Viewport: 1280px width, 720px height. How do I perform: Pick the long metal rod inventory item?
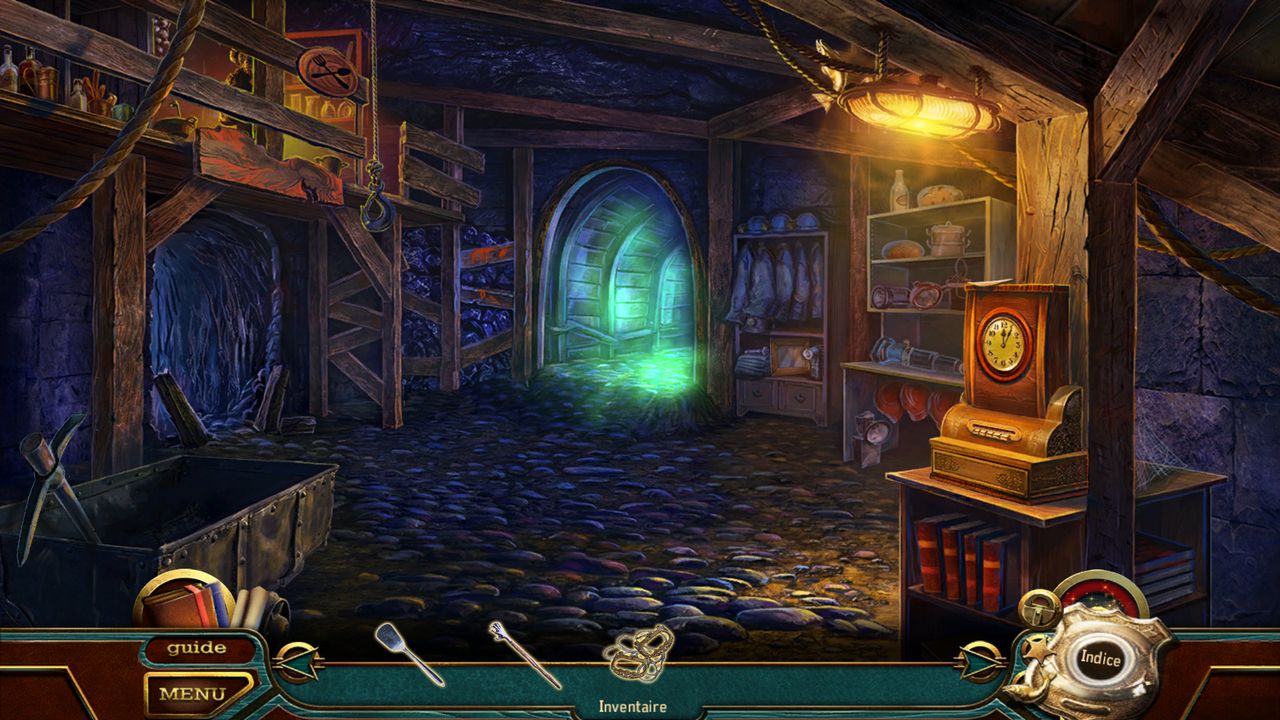pyautogui.click(x=524, y=654)
